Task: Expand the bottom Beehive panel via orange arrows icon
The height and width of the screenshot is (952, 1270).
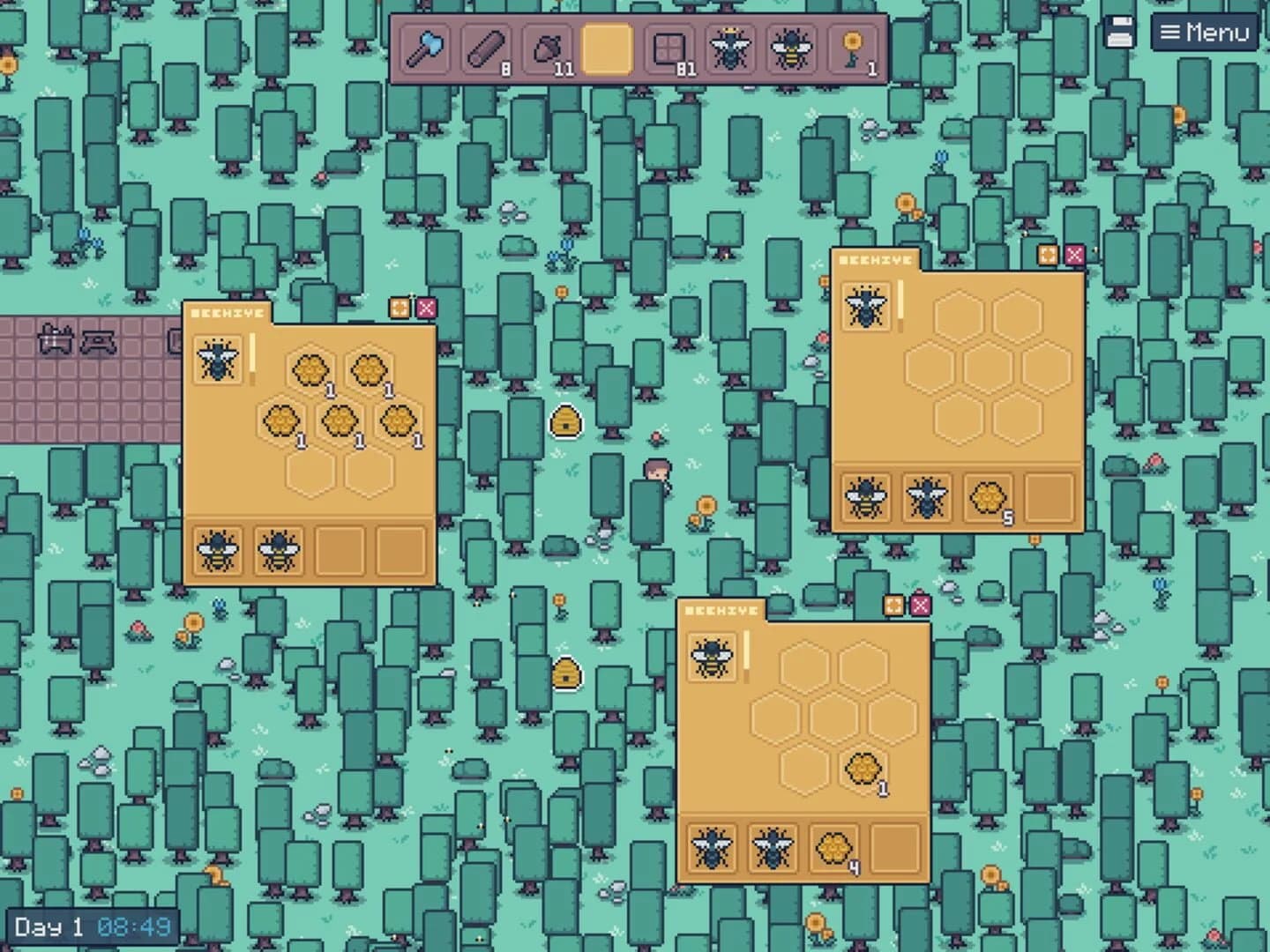Action: click(x=894, y=605)
